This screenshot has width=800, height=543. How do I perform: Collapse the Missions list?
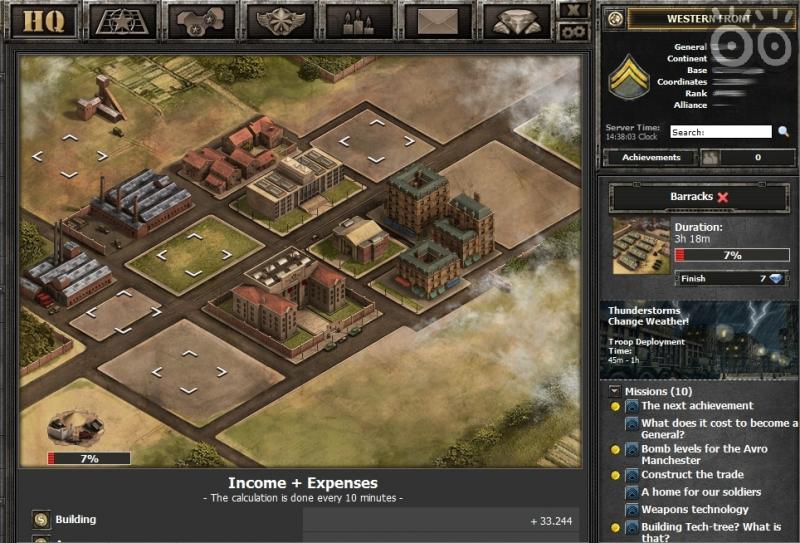[x=612, y=391]
